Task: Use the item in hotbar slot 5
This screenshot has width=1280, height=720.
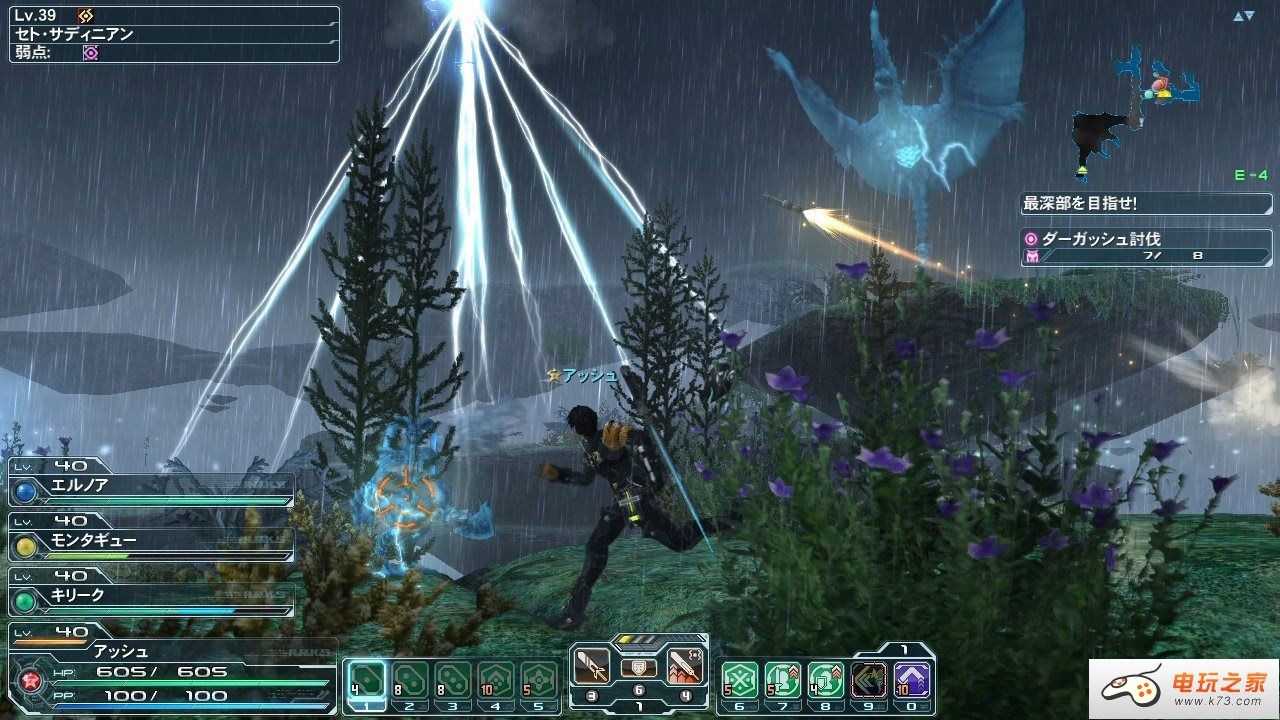Action: pyautogui.click(x=539, y=680)
